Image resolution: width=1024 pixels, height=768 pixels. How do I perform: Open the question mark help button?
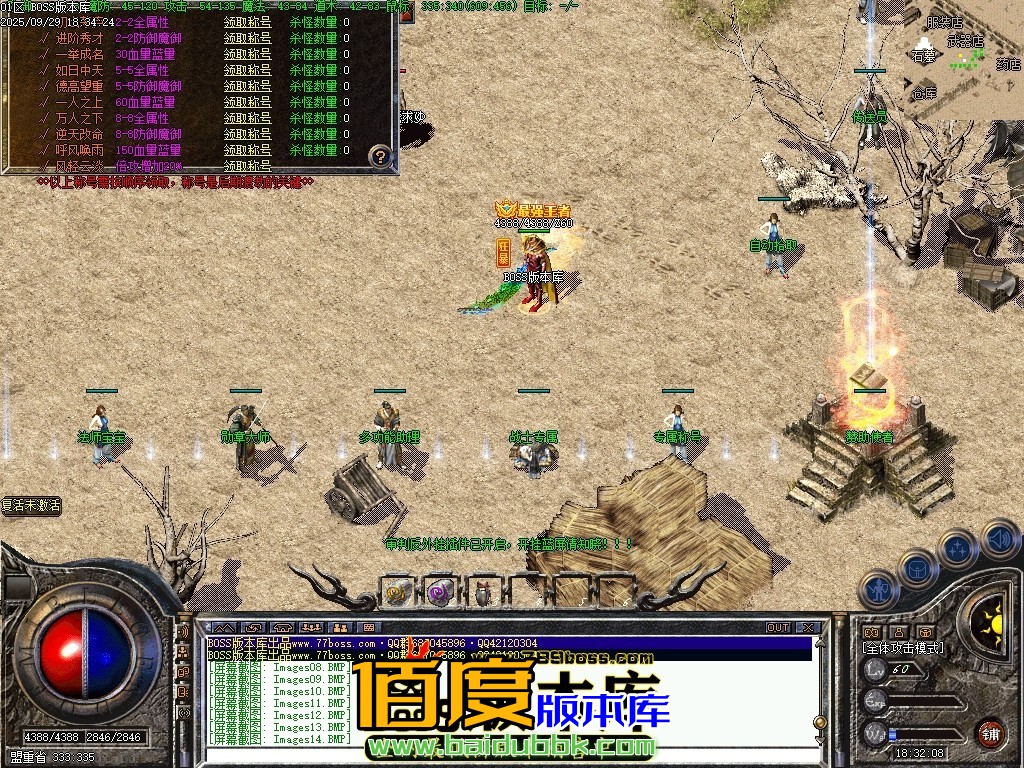point(380,156)
